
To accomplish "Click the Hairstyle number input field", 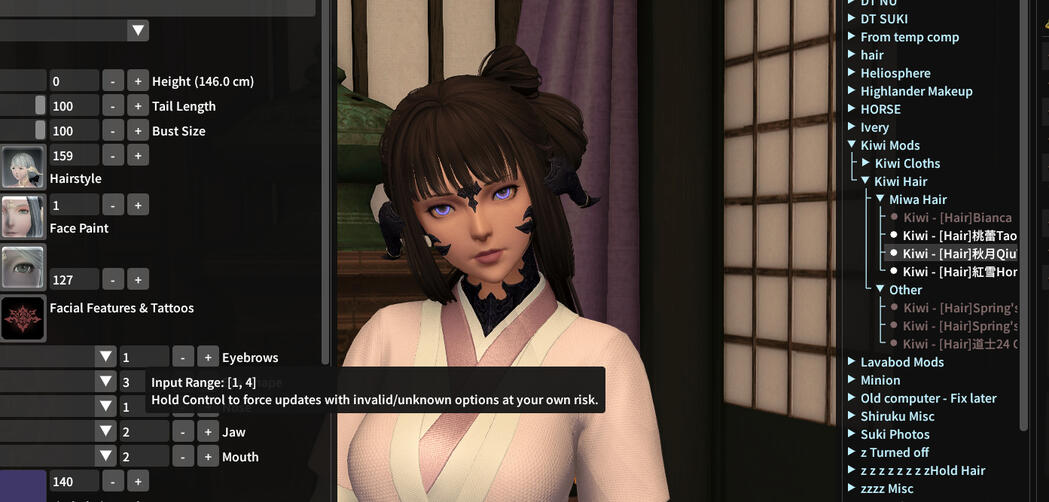I will tap(74, 155).
